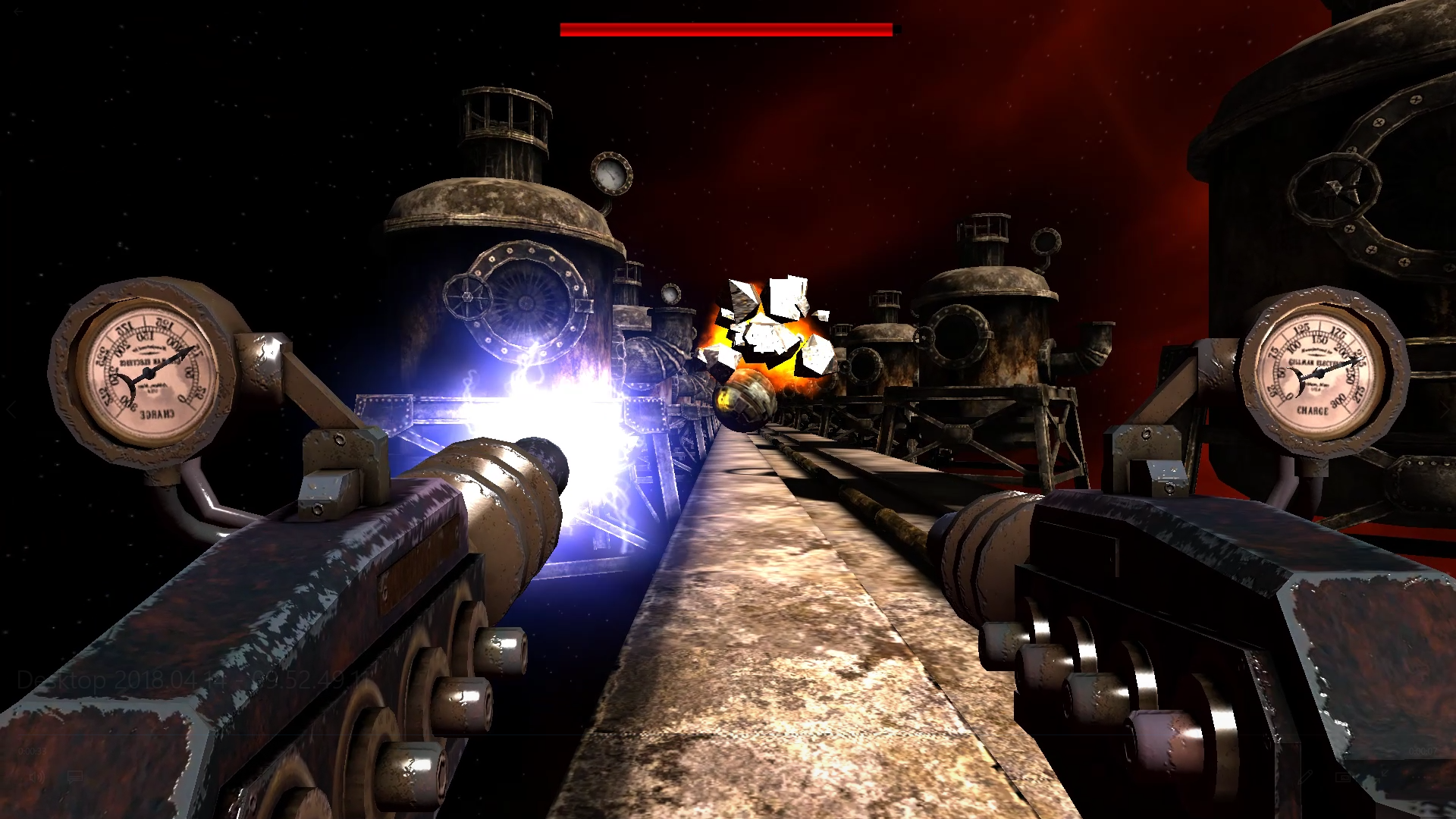The image size is (1456, 819).
Task: Open the picture-in-picture mini player icon
Action: click(x=1343, y=777)
